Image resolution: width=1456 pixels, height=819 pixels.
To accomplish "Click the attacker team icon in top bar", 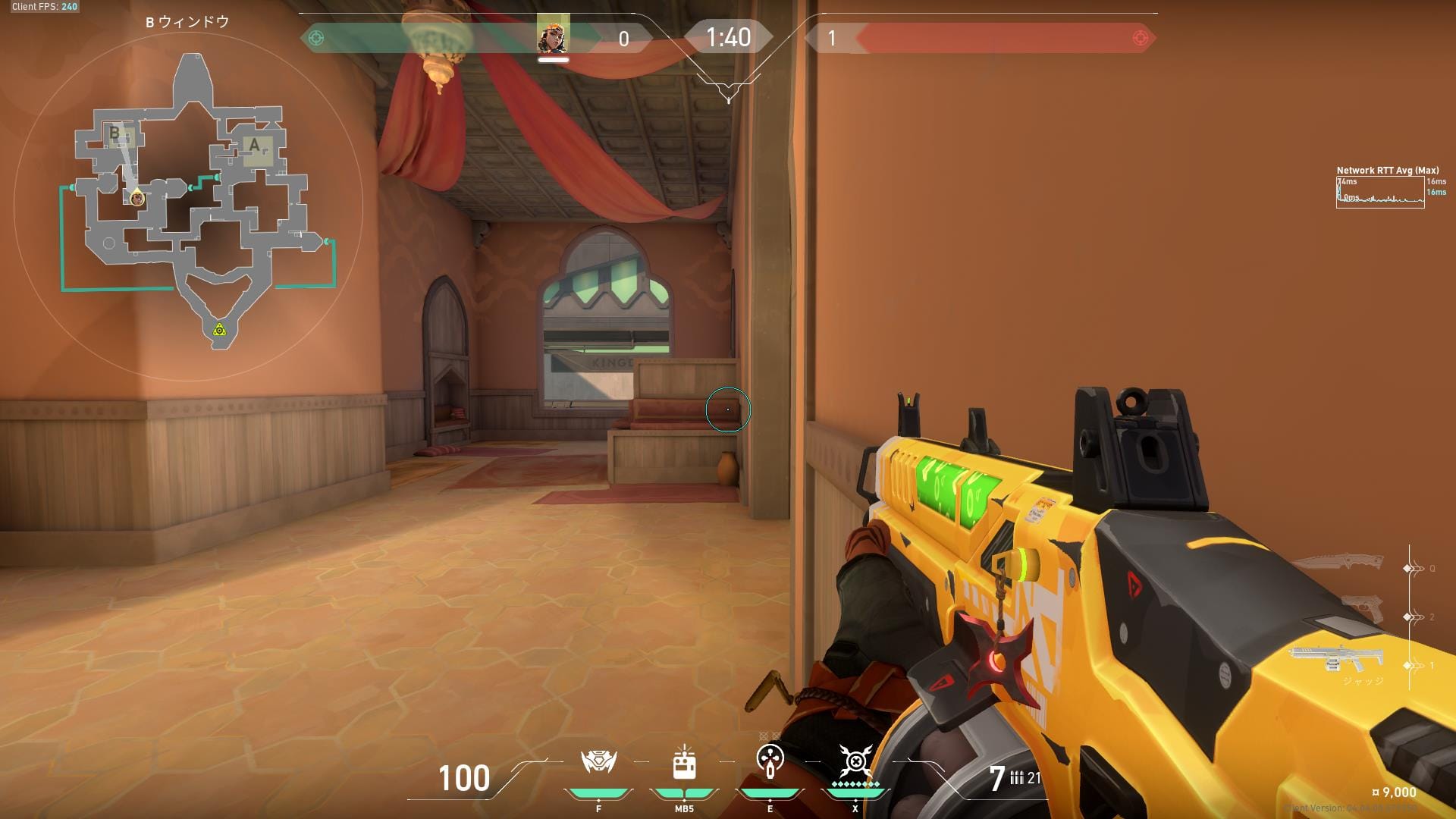I will [317, 38].
